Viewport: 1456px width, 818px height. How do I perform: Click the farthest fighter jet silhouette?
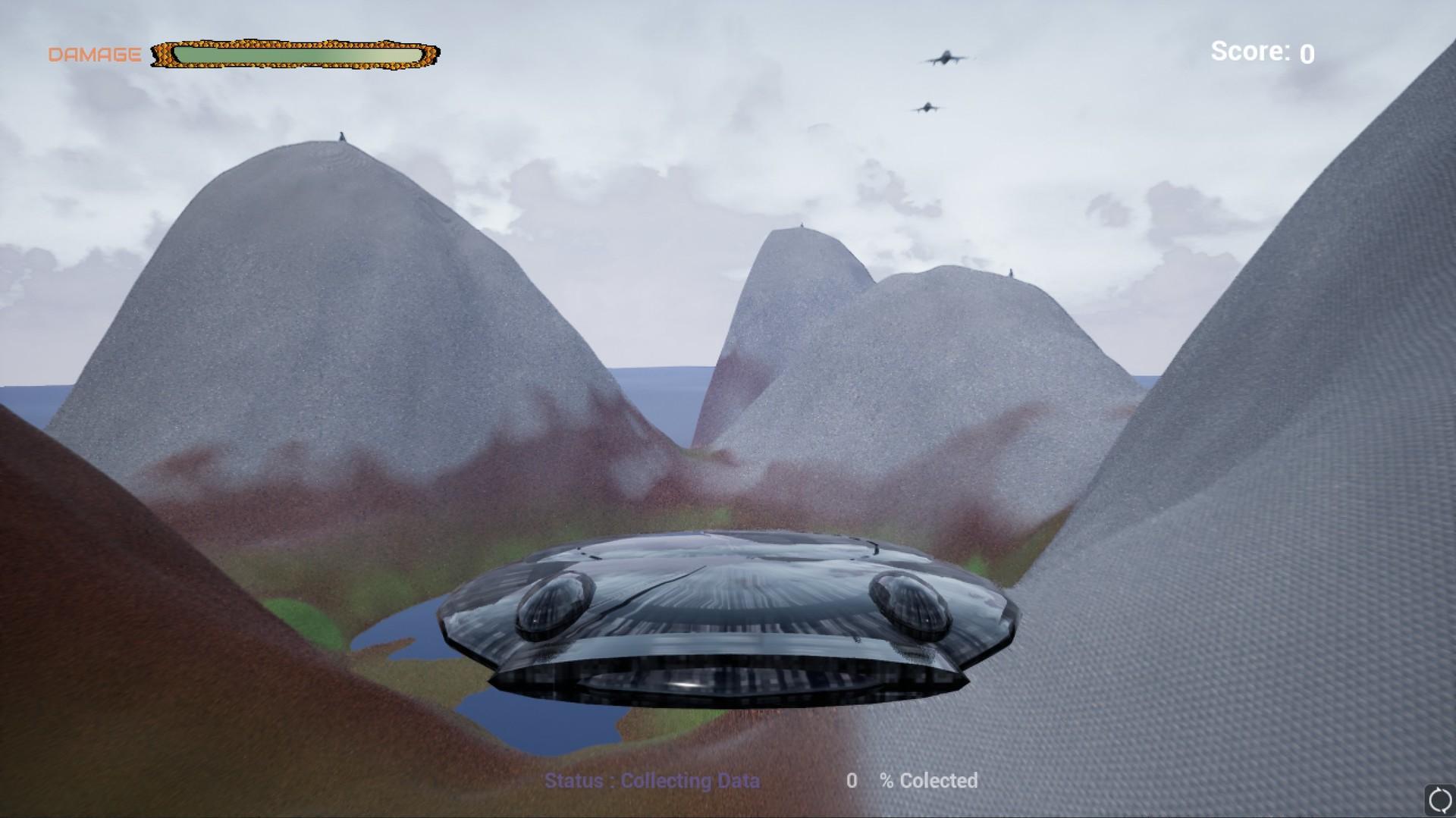coord(927,106)
